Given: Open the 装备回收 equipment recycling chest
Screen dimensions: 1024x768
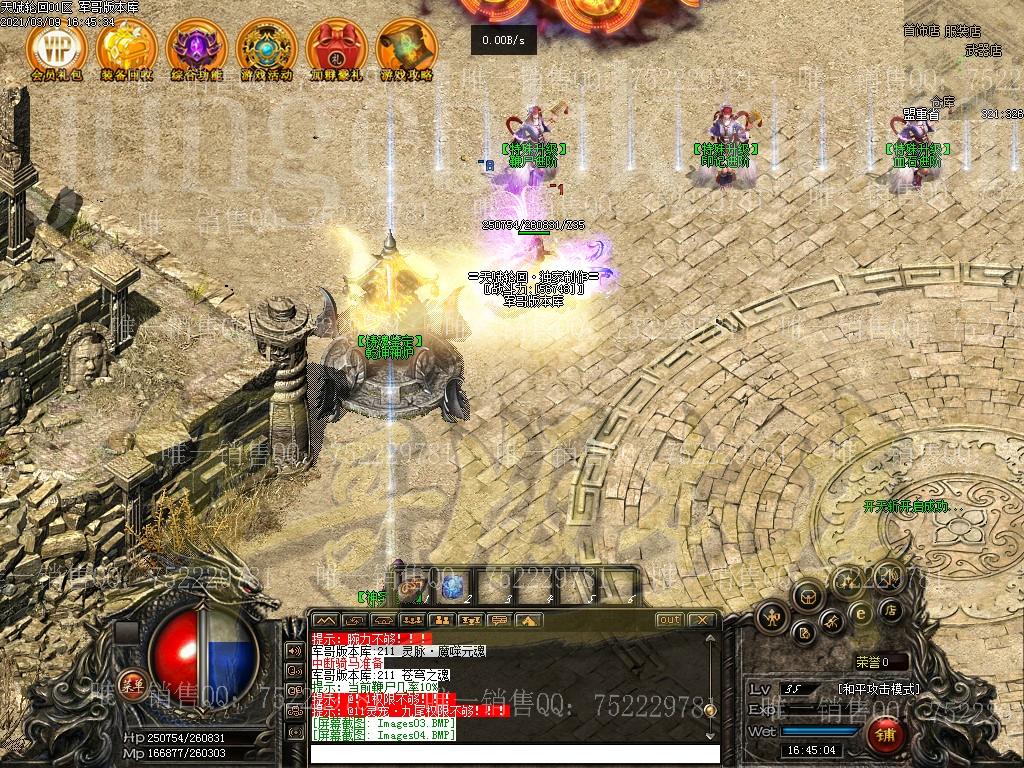Looking at the screenshot, I should tap(127, 46).
